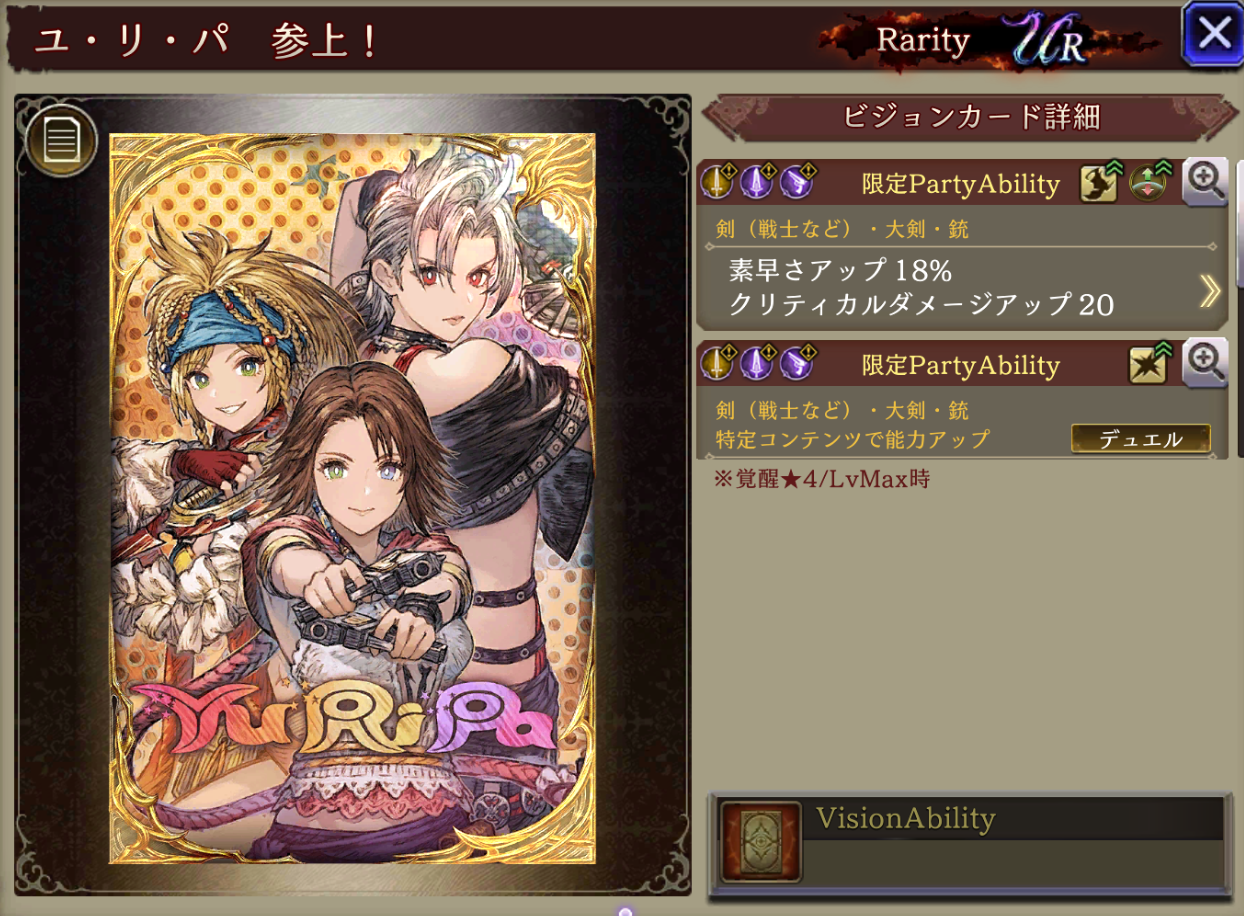Magnify the speed-up Party Ability details
The width and height of the screenshot is (1244, 916).
tap(1205, 182)
